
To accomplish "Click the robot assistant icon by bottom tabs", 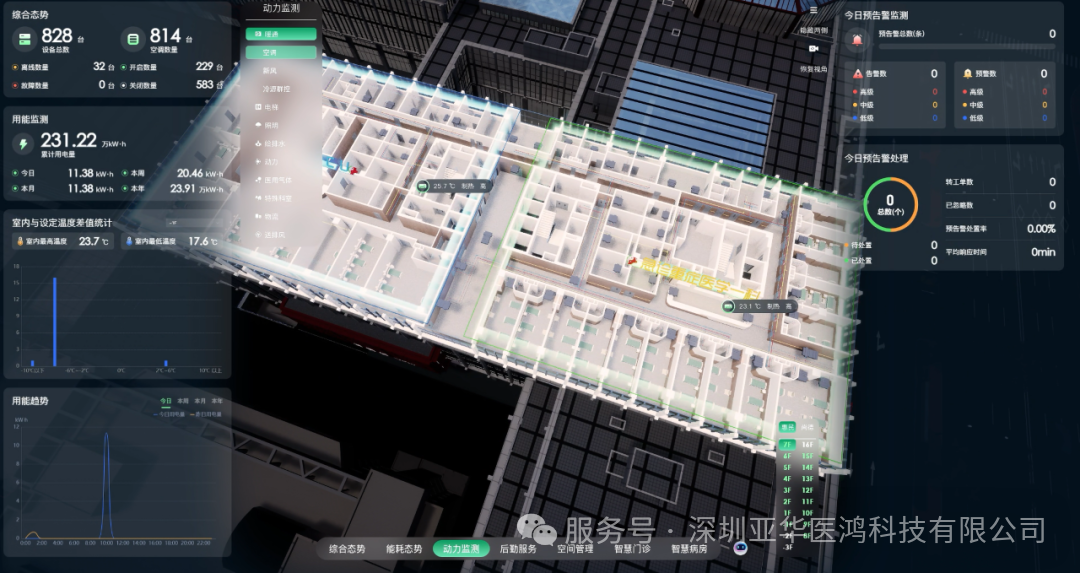I will point(741,548).
